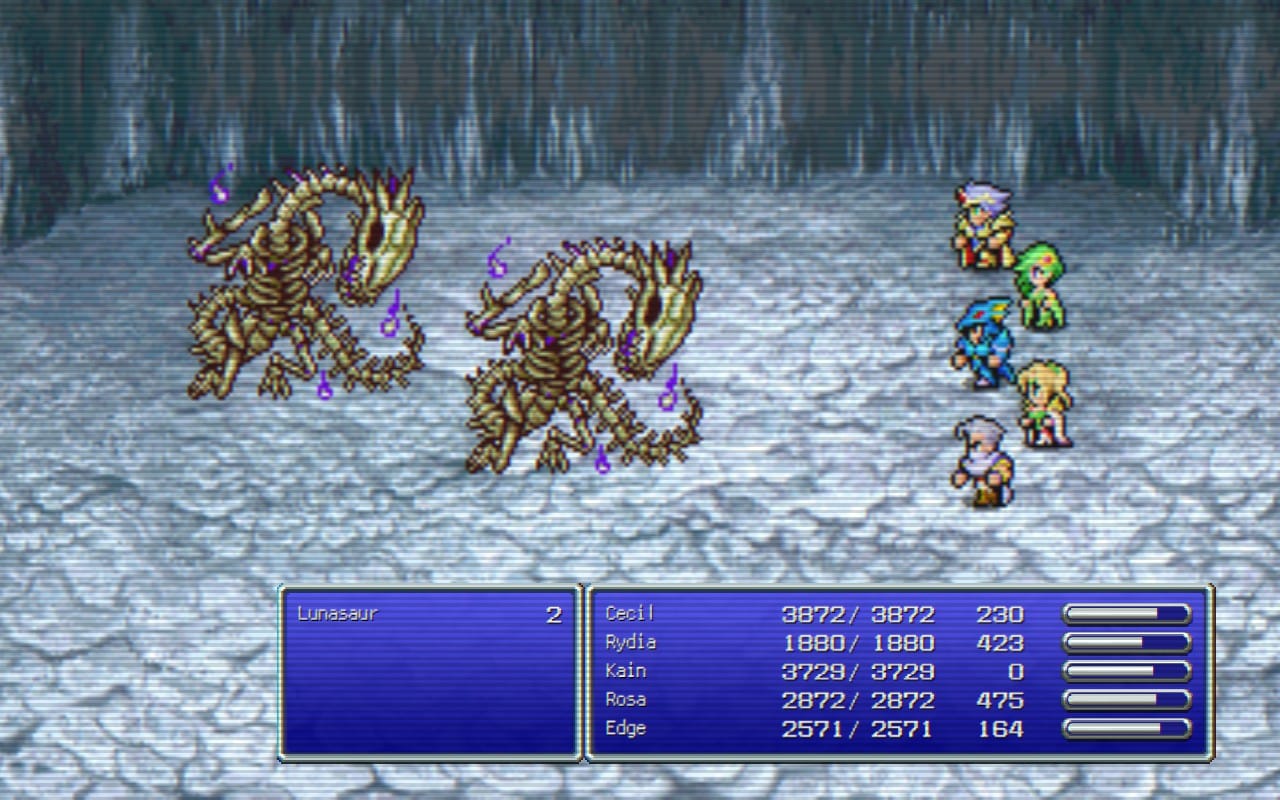This screenshot has height=800, width=1280.
Task: Pick Kain in the party list
Action: pyautogui.click(x=626, y=671)
